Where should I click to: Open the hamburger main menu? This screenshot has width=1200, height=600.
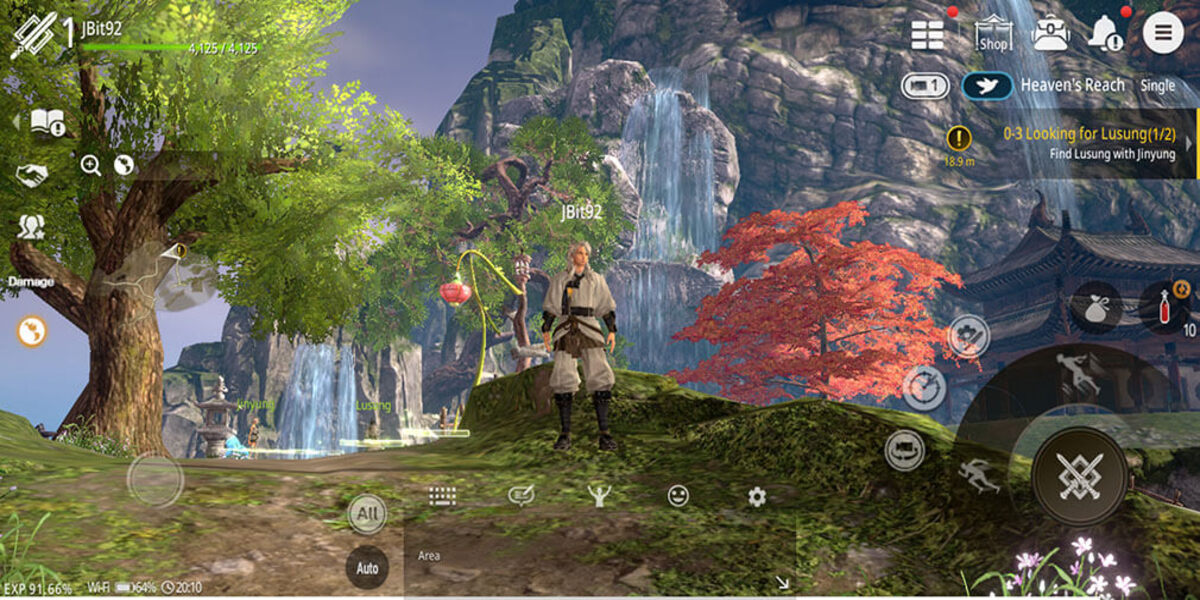point(1162,34)
